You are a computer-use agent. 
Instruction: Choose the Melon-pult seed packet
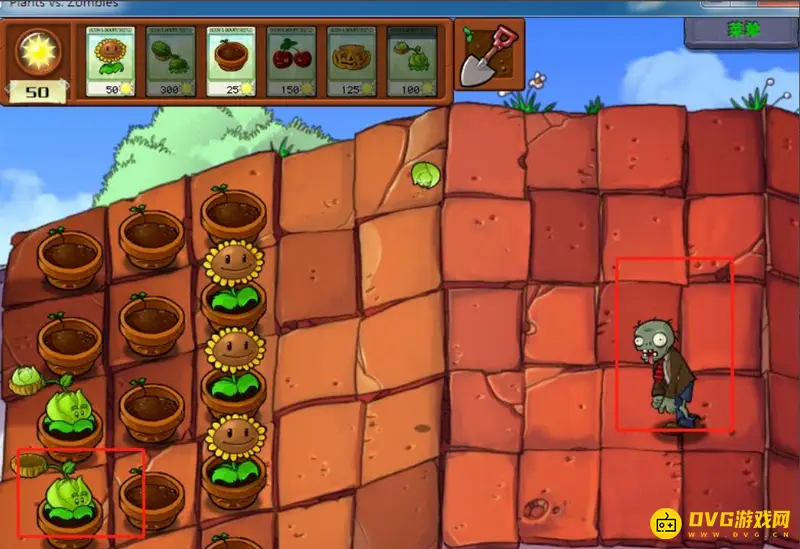(x=172, y=61)
